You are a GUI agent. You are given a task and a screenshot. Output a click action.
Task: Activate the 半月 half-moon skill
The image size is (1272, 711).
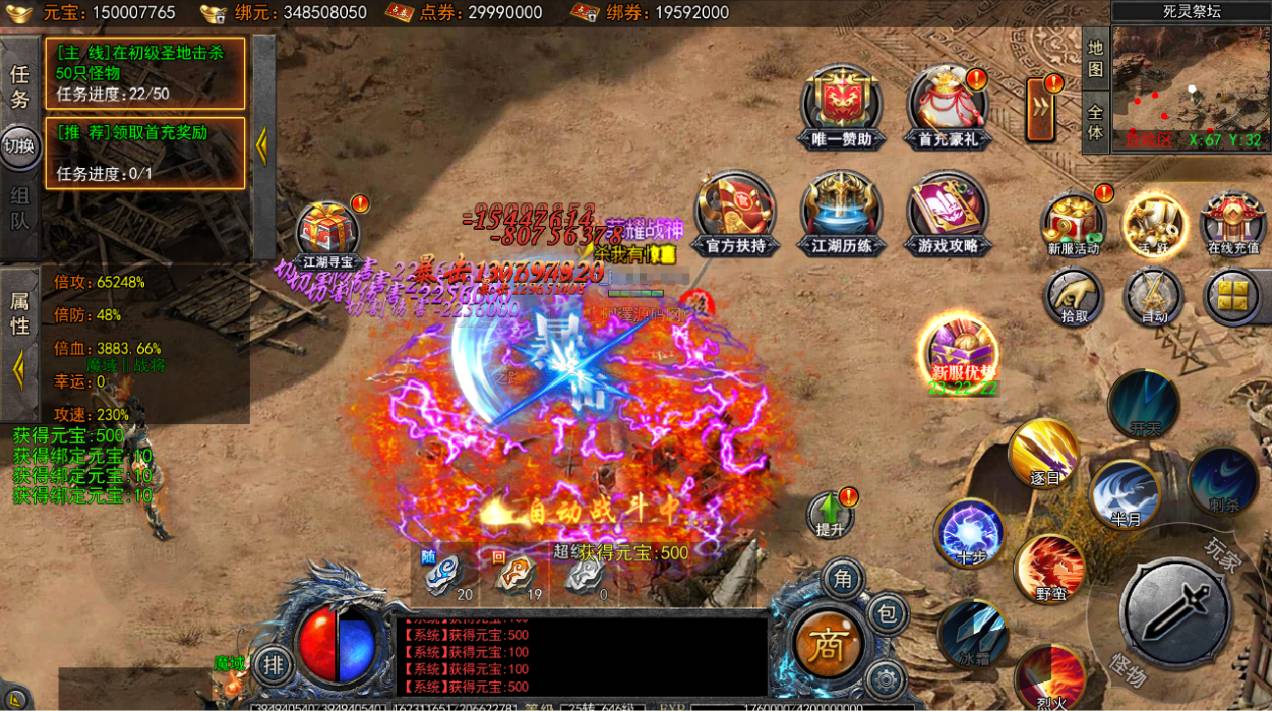click(x=1125, y=494)
